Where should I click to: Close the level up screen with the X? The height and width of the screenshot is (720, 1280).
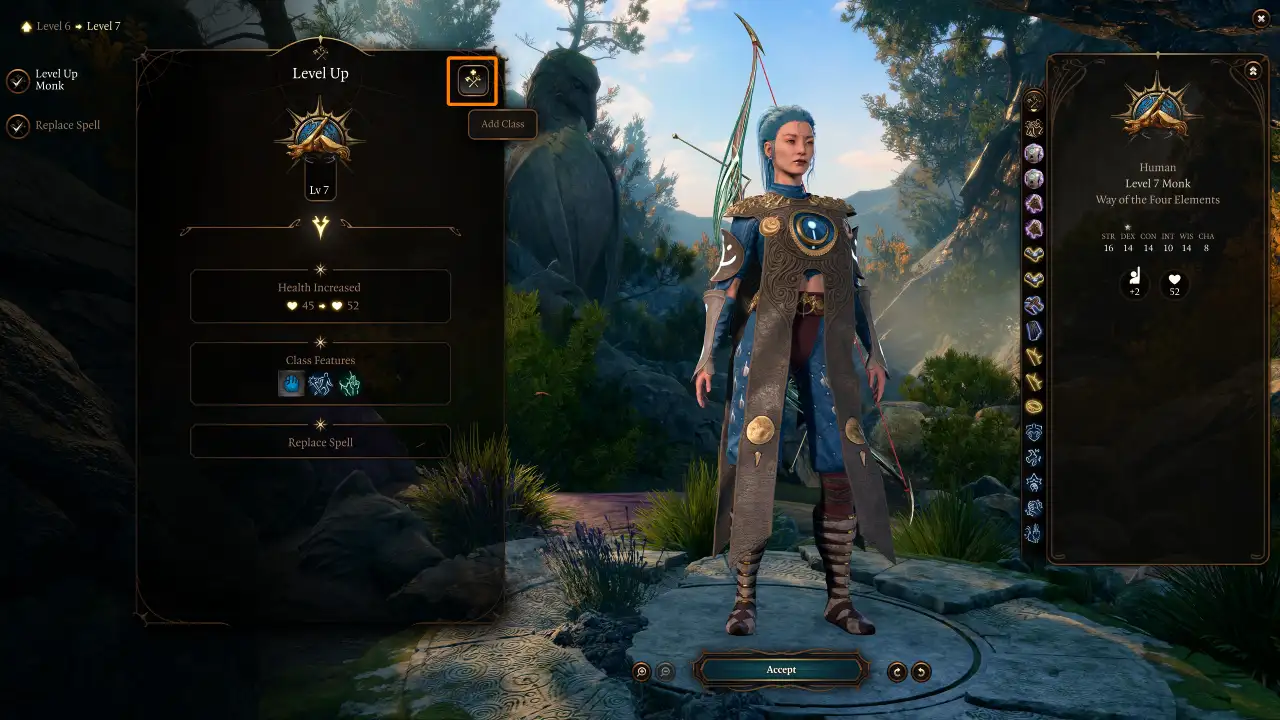click(x=1260, y=18)
